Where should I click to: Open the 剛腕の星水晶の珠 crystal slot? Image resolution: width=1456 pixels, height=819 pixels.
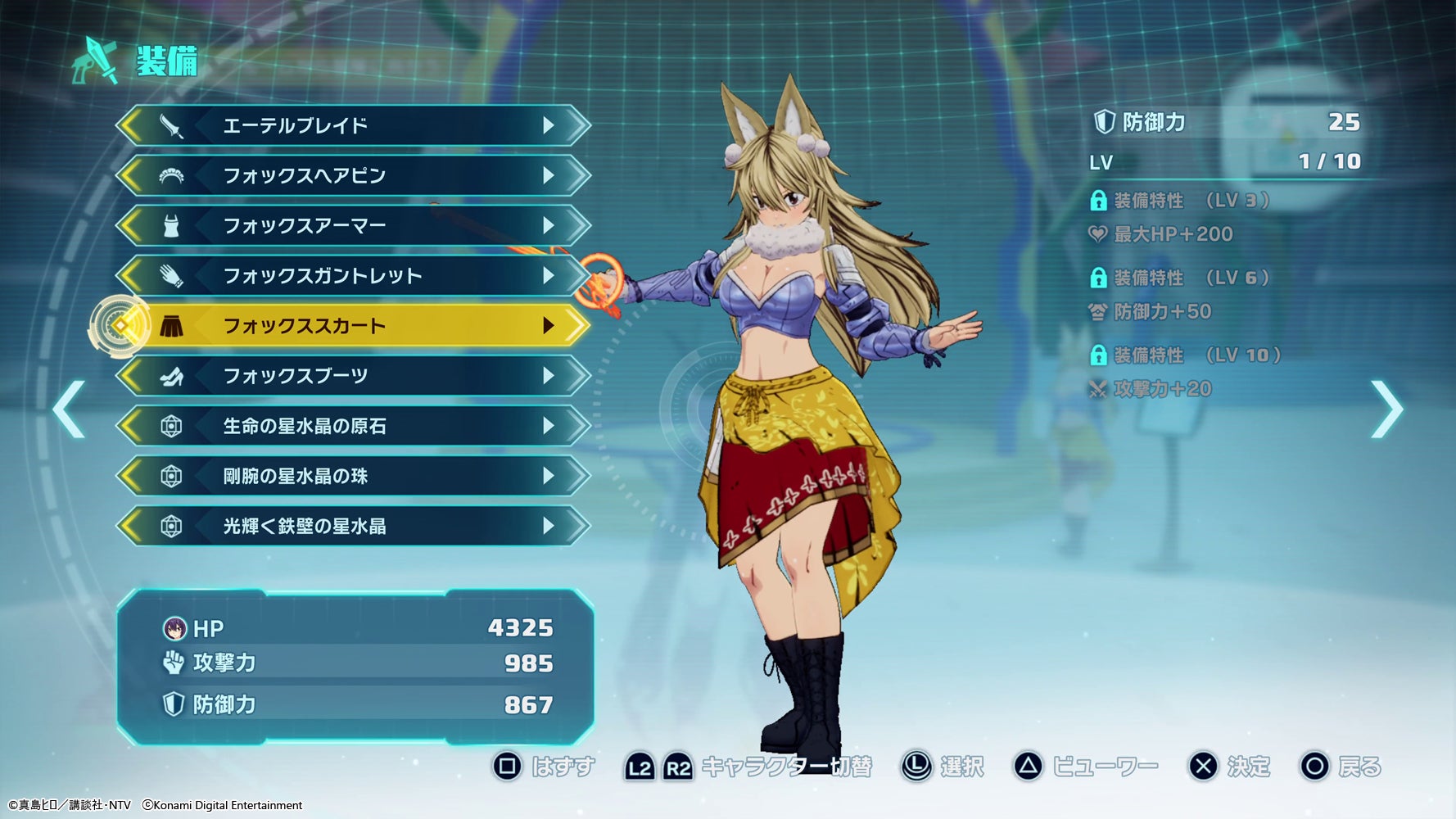[352, 476]
